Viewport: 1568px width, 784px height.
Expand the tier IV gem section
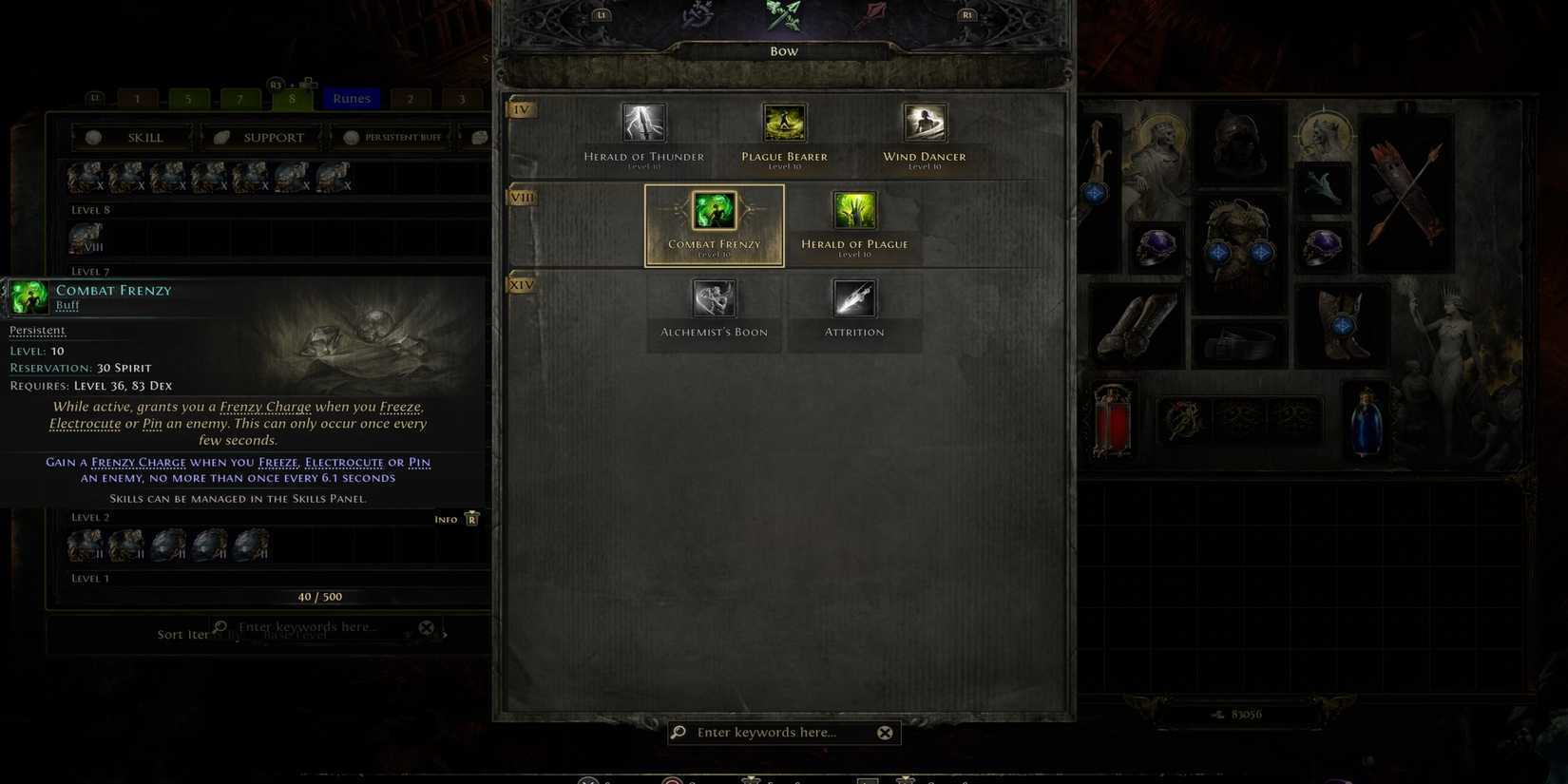tap(520, 109)
